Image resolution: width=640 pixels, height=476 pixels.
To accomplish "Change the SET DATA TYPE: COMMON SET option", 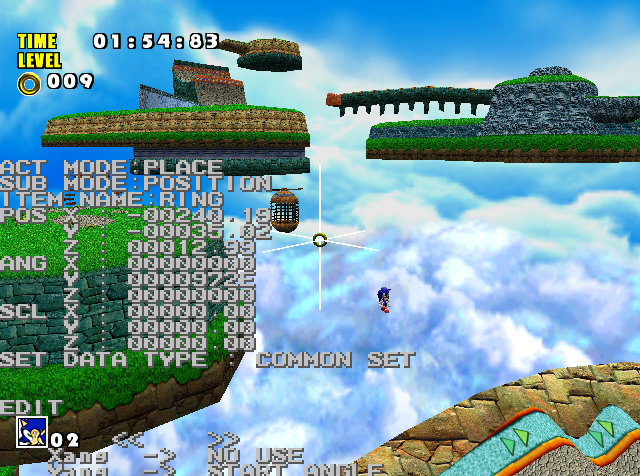I will pyautogui.click(x=208, y=359).
